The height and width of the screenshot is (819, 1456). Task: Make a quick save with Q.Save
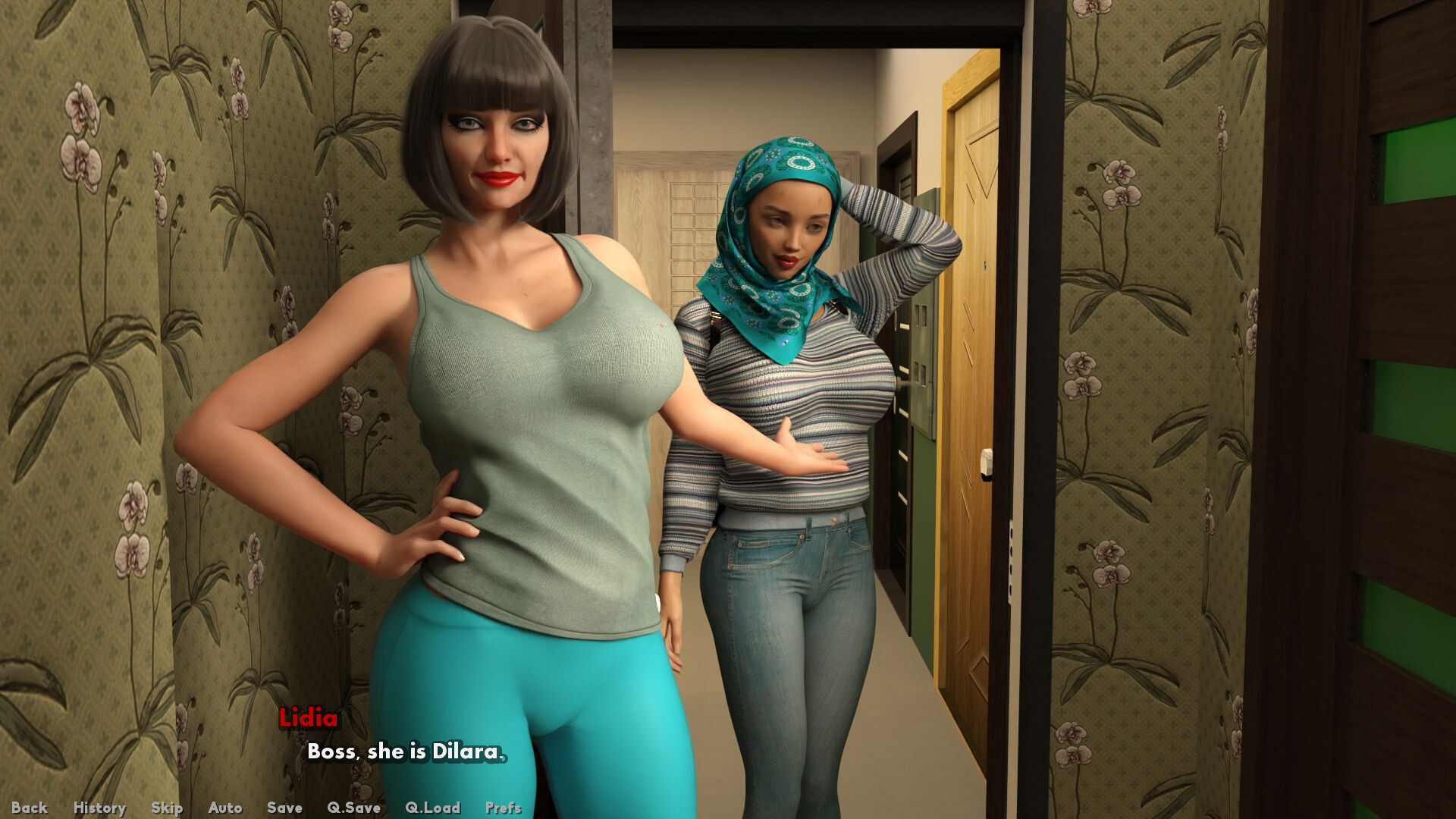pos(353,808)
